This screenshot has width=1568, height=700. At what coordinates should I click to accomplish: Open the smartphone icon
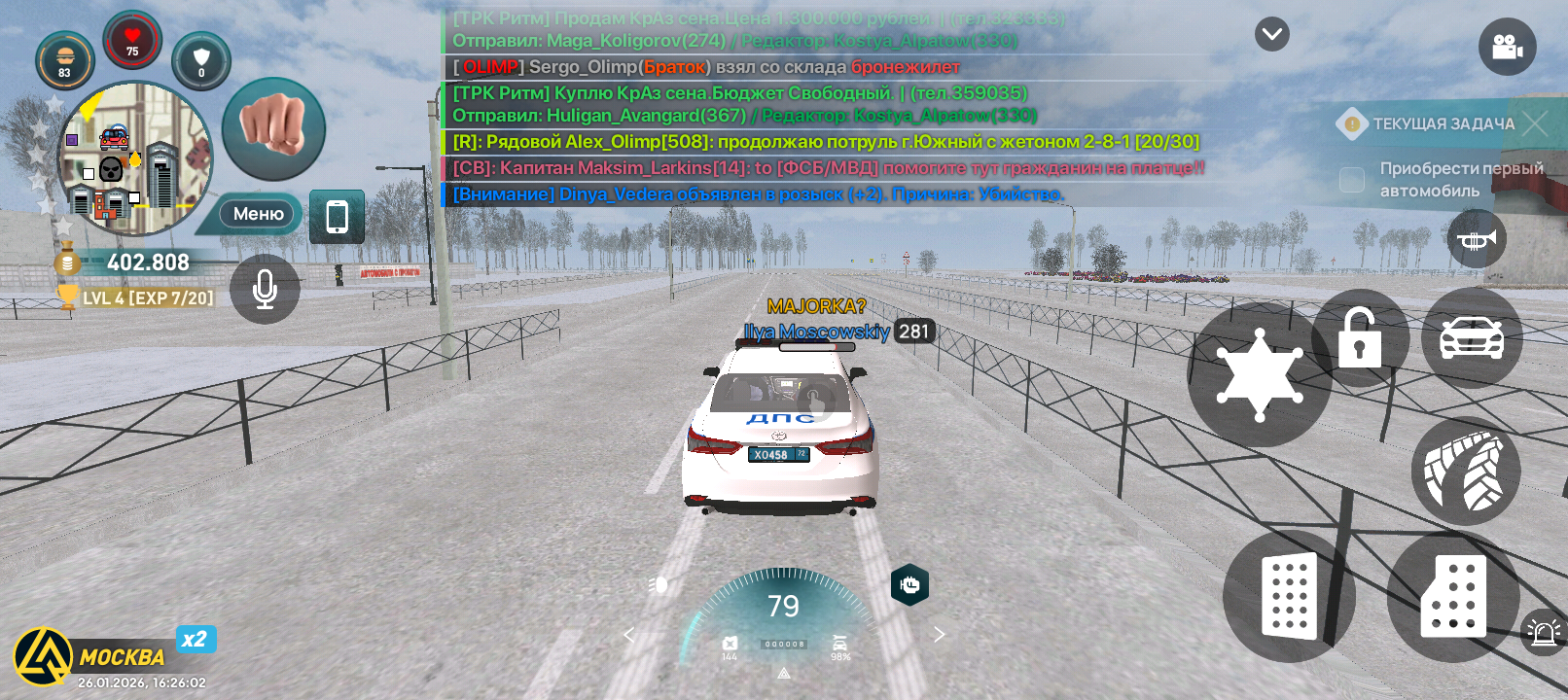pos(337,216)
